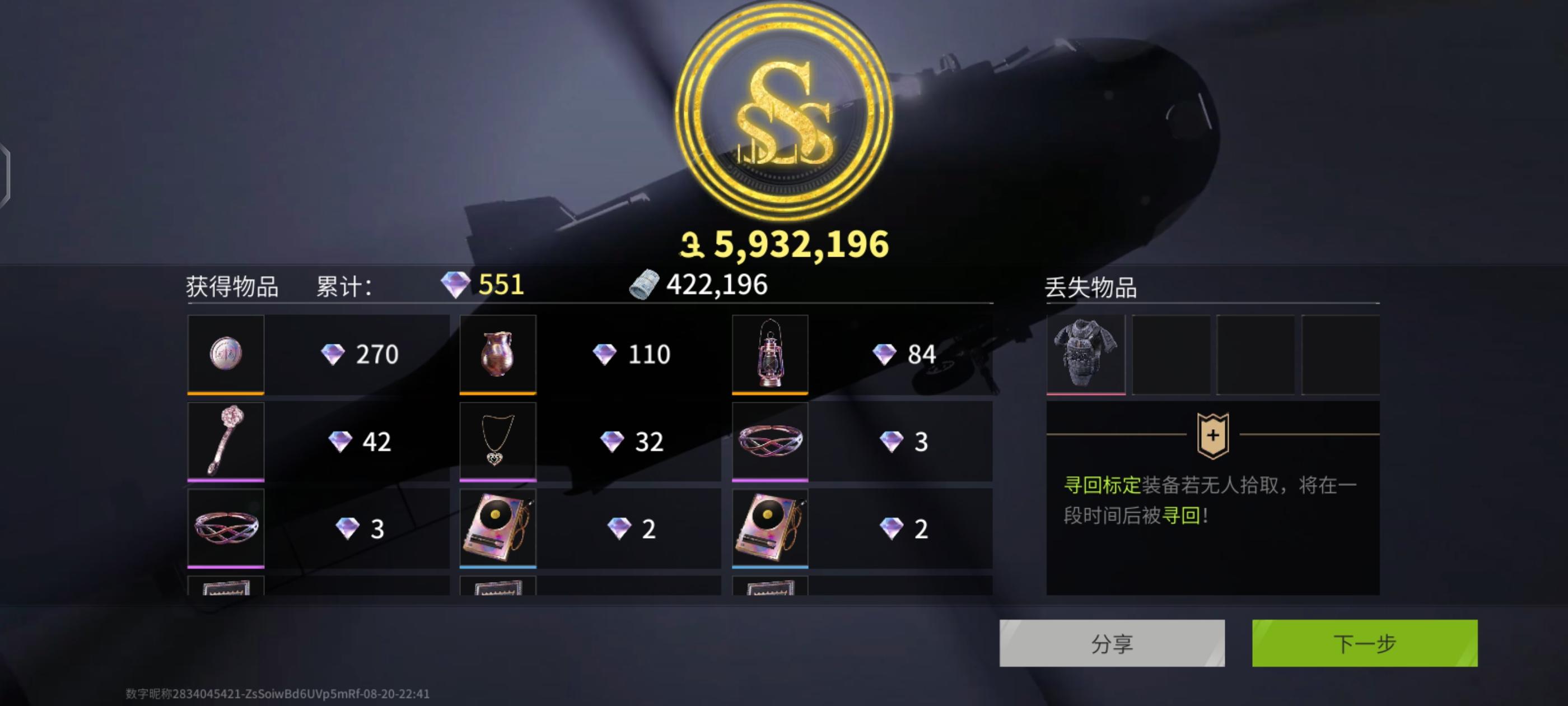Screen dimensions: 1568x706
Task: Click the vinyl record item worth 2
Action: [x=497, y=527]
